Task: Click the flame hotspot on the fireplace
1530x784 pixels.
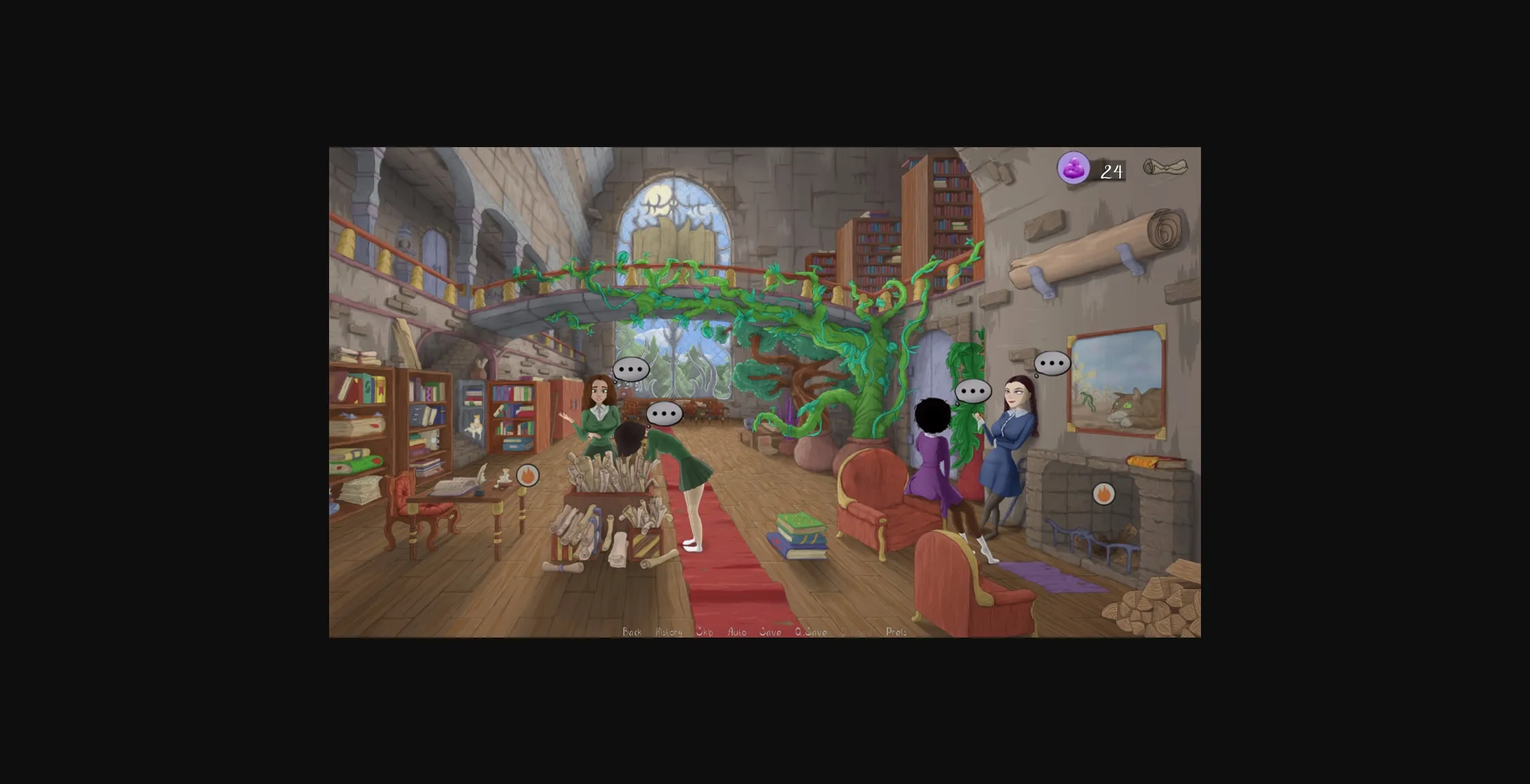Action: tap(1104, 494)
